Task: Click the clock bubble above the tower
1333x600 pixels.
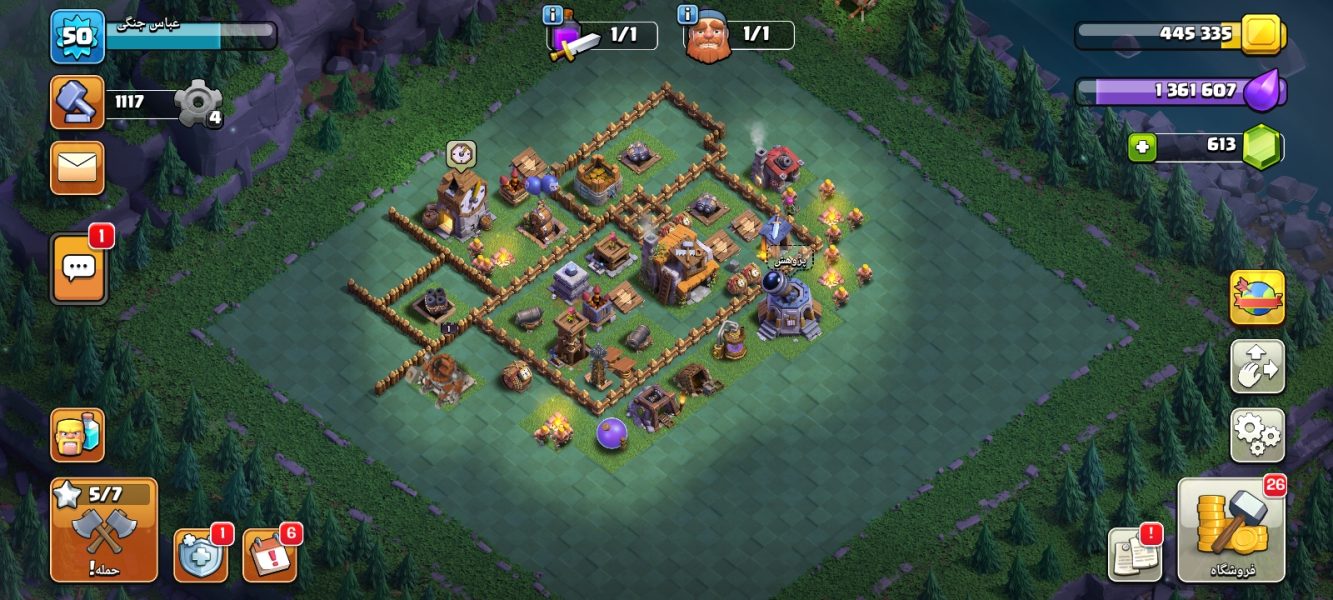Action: pos(461,154)
